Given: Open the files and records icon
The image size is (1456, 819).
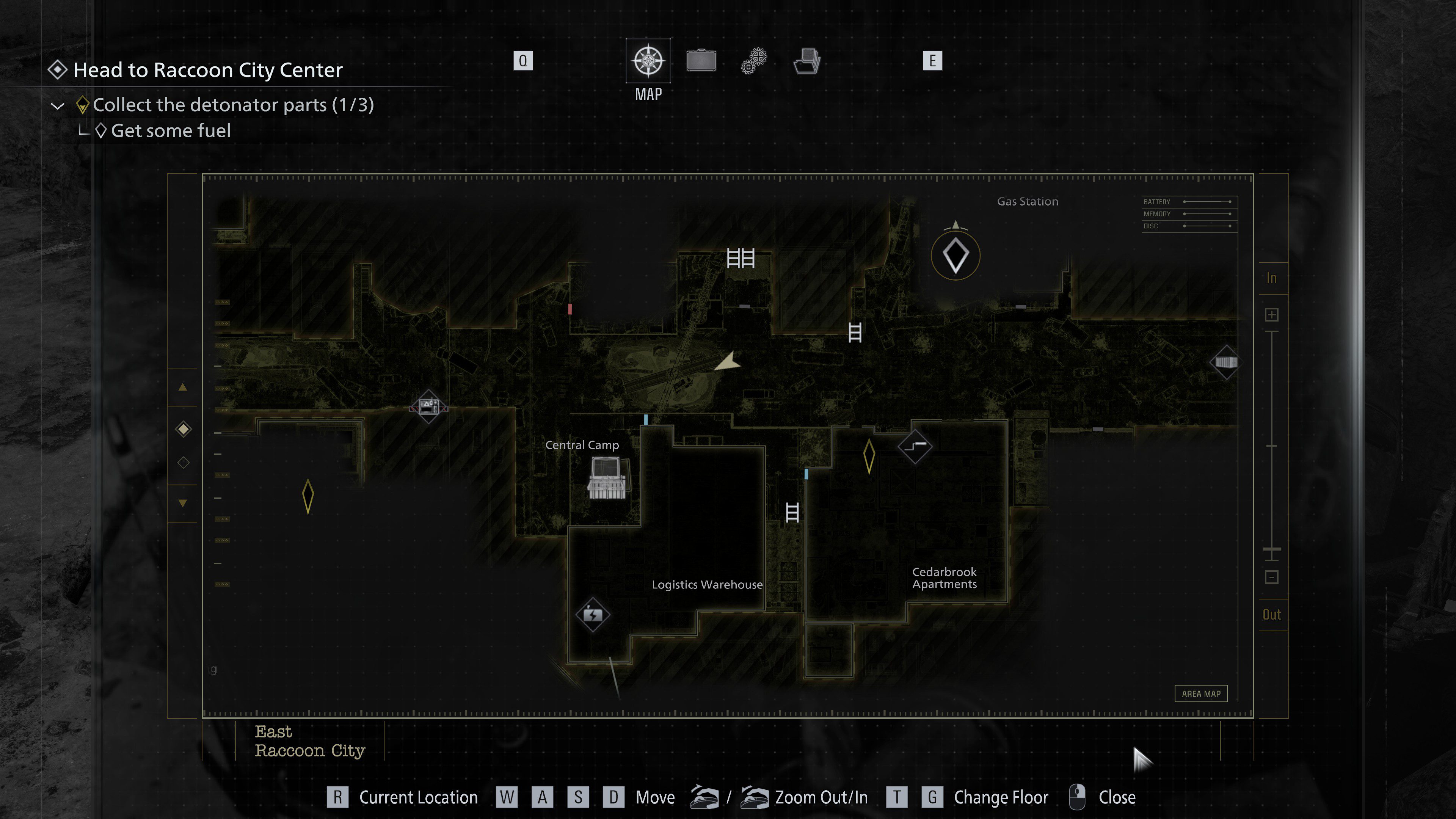Looking at the screenshot, I should tap(806, 61).
